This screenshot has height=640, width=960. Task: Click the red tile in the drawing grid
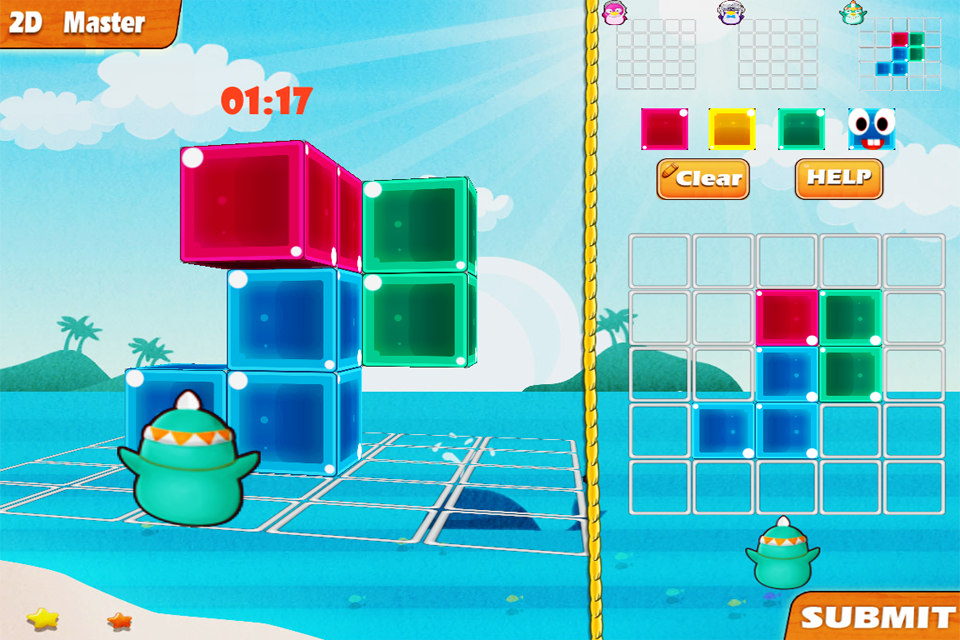coord(786,317)
